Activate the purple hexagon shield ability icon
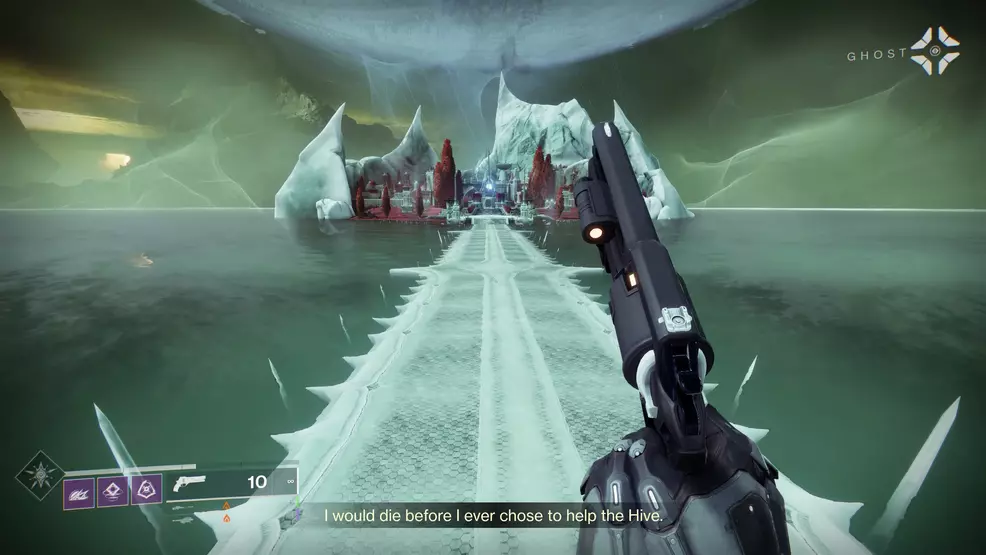 coord(146,490)
